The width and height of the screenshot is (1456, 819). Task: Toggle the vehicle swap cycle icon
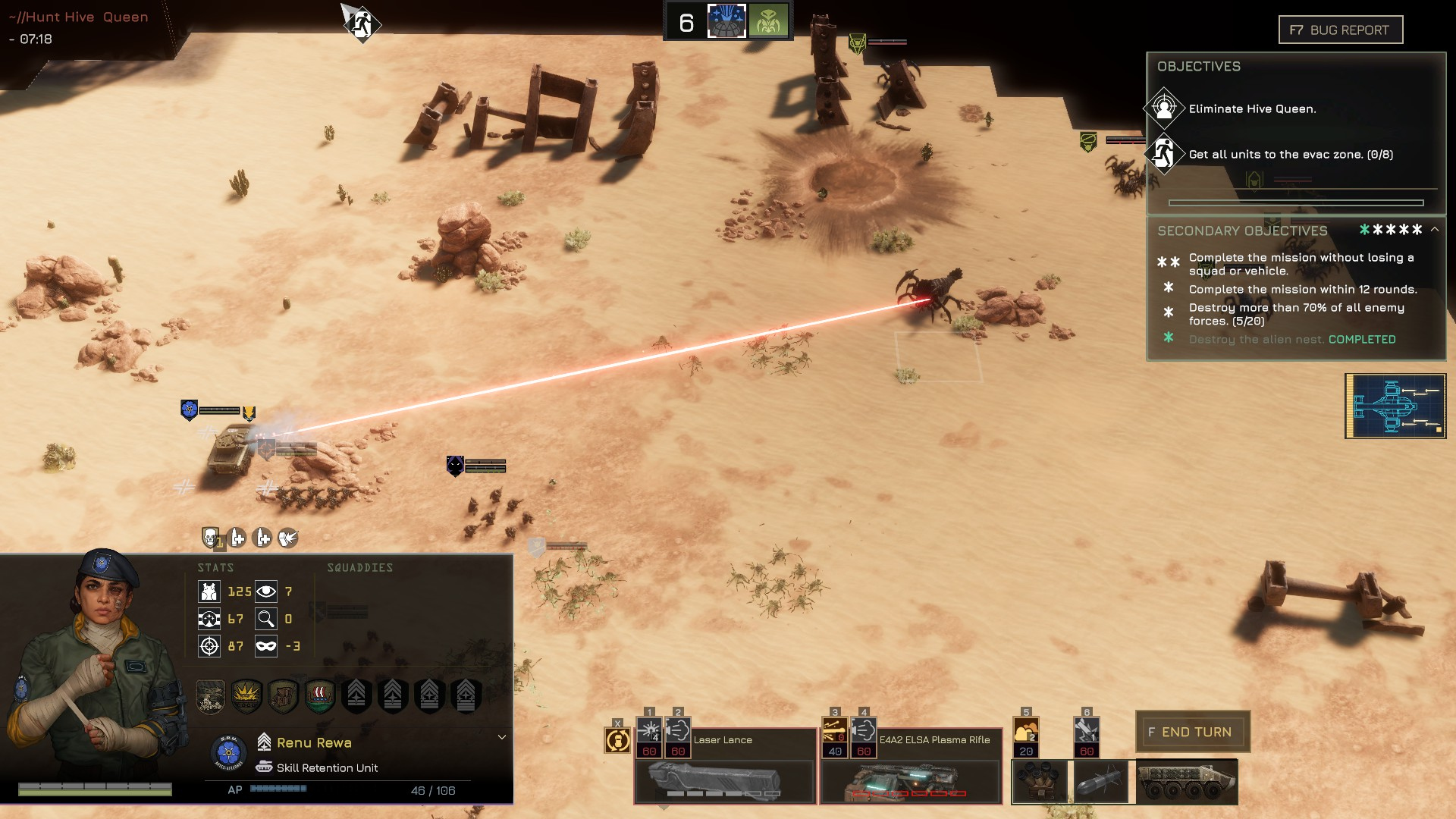click(617, 739)
